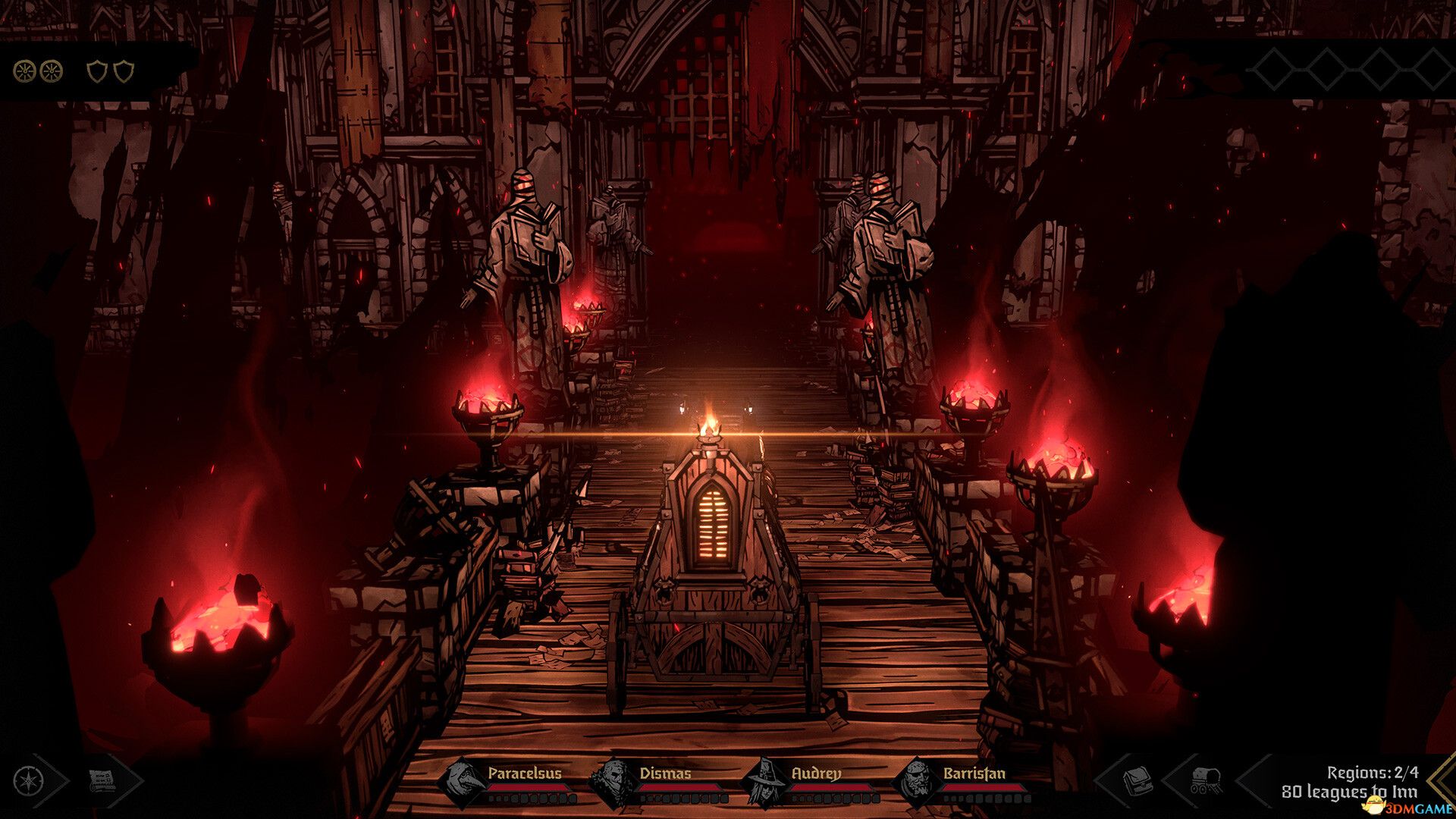
Task: Open the journal notes icon
Action: point(101,780)
